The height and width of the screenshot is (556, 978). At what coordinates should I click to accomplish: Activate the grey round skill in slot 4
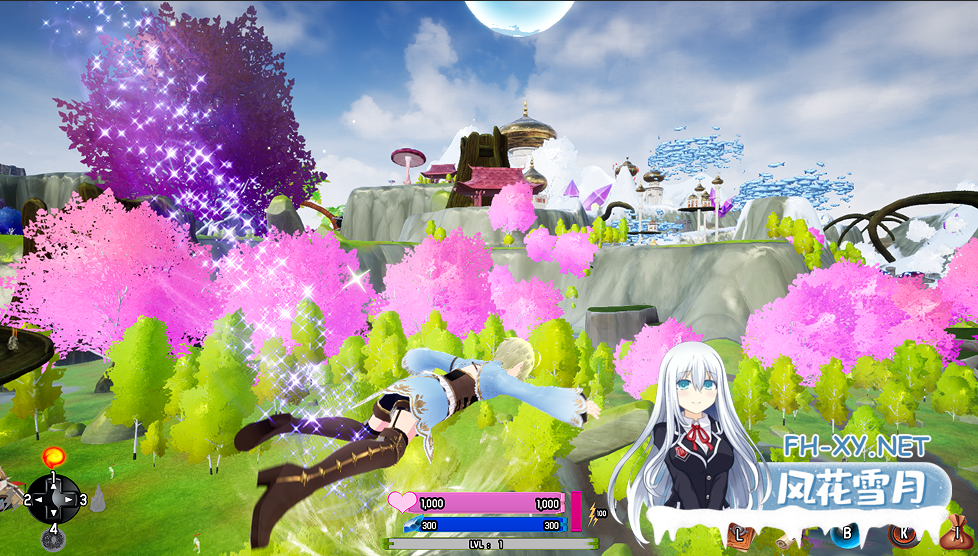52,541
